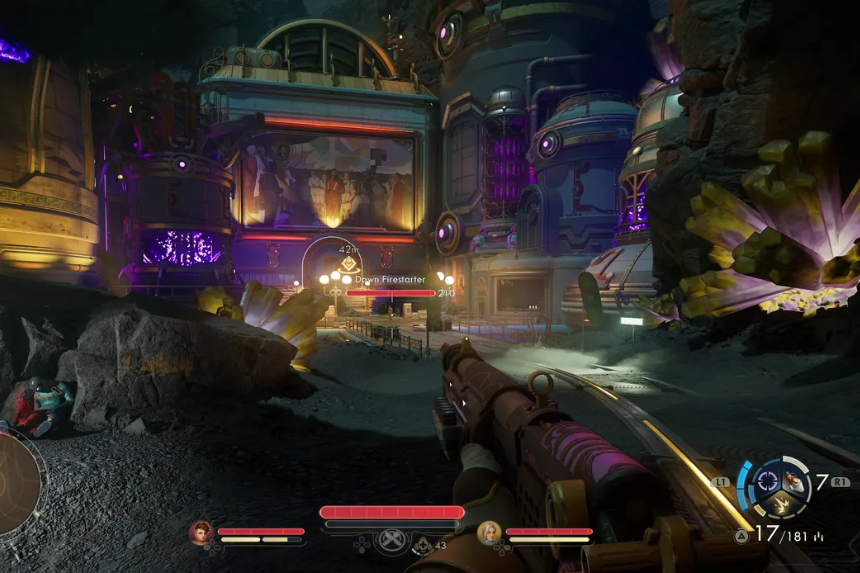860x573 pixels.
Task: Select the healing item with 43 count
Action: pos(425,545)
